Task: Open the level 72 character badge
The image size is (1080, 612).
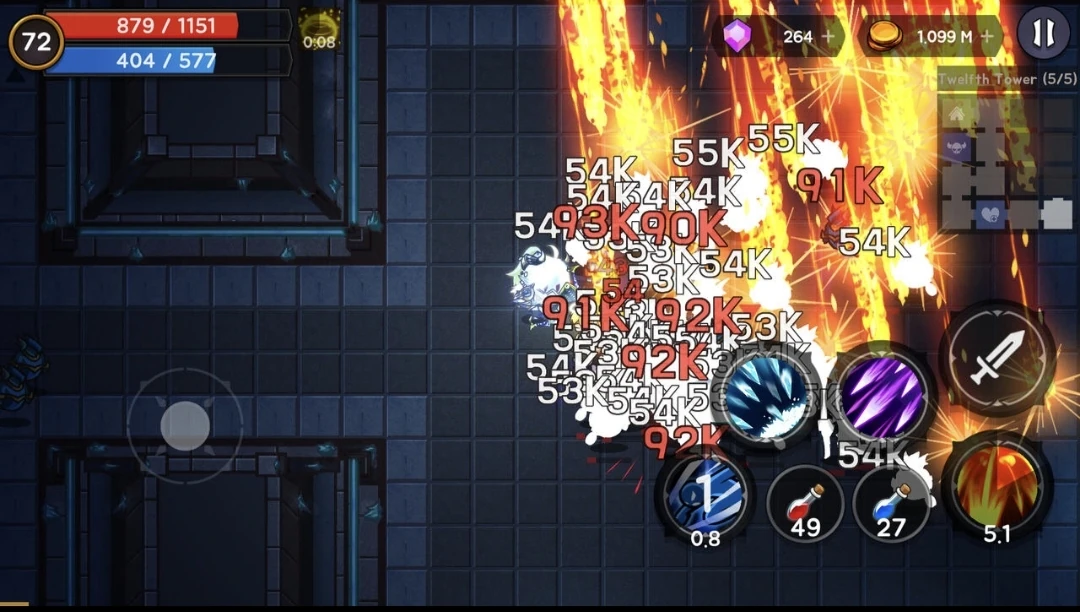Action: [x=36, y=42]
